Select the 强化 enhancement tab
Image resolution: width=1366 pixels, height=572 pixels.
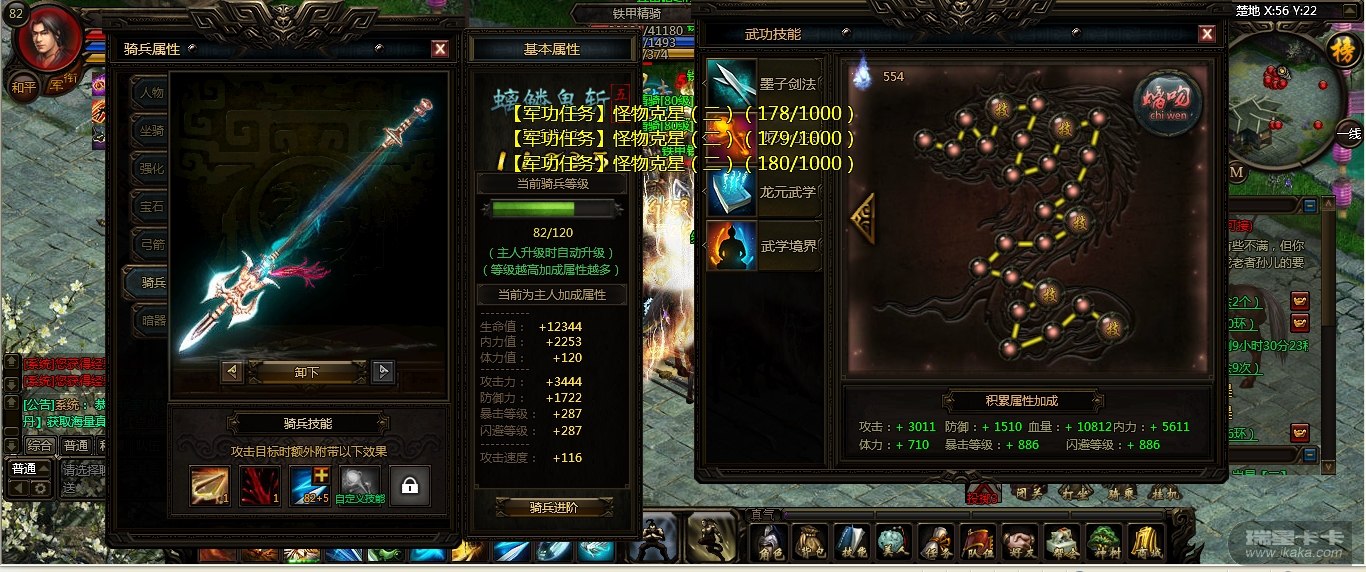150,169
